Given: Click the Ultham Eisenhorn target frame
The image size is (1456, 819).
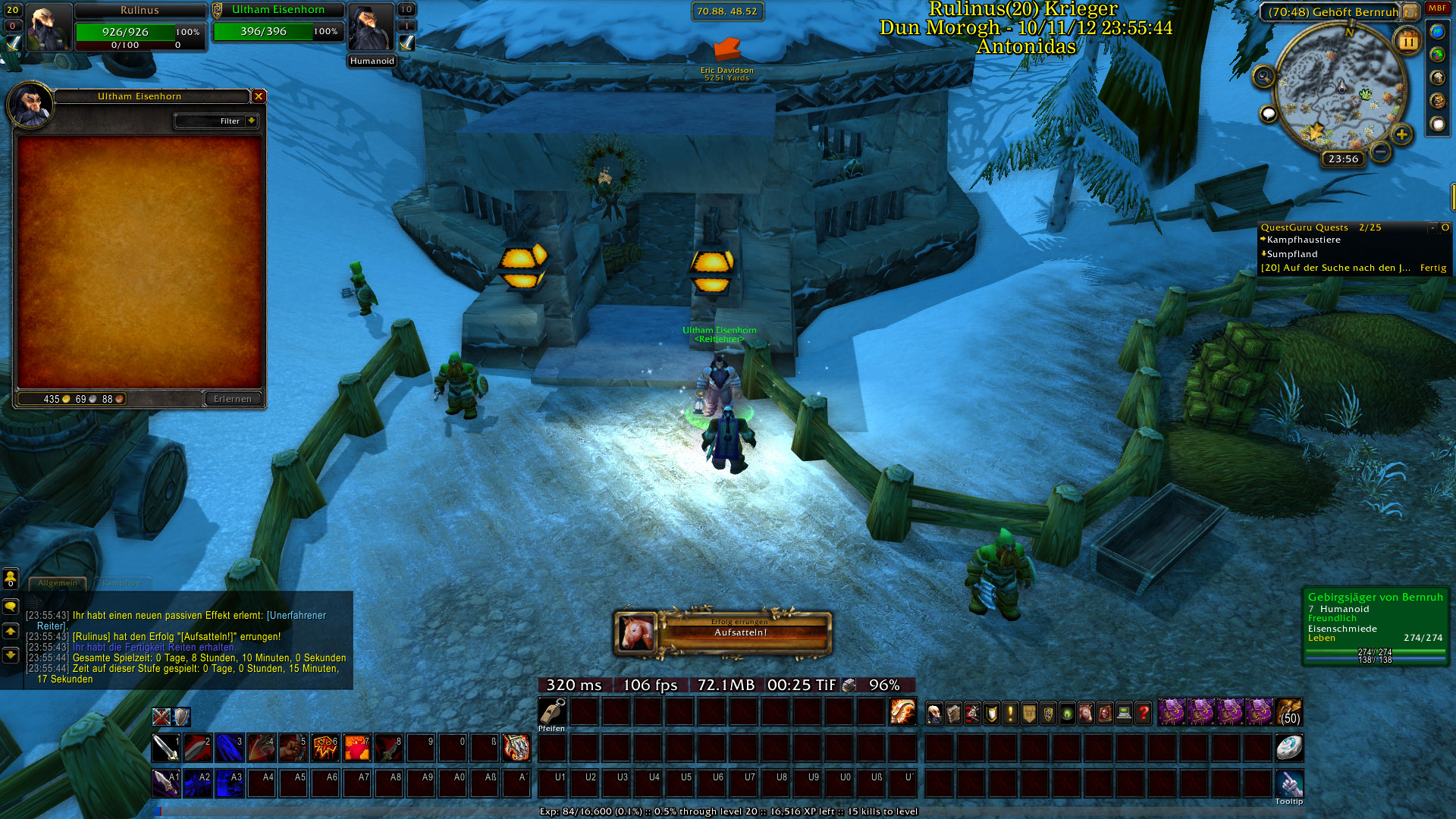Looking at the screenshot, I should point(278,23).
